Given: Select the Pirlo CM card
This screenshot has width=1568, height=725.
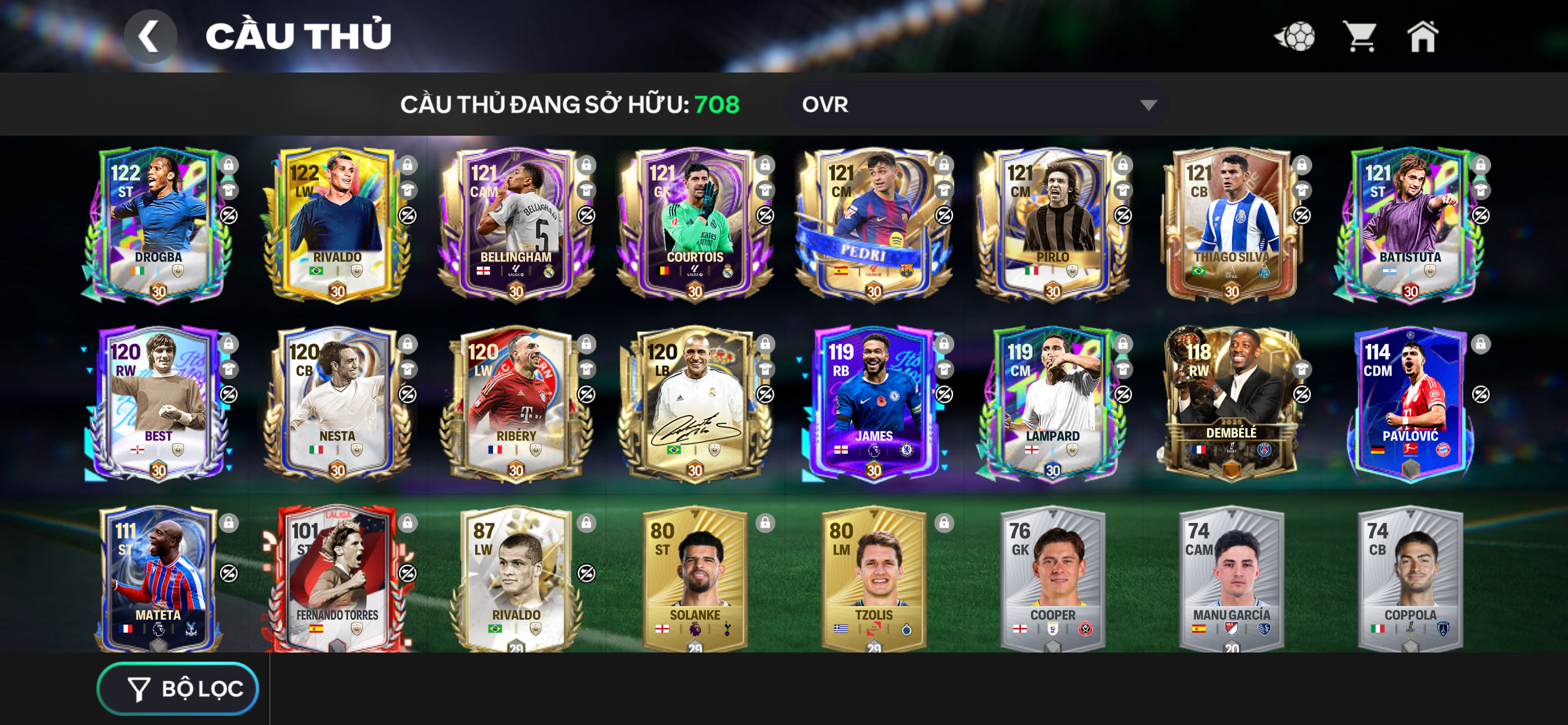Looking at the screenshot, I should (1052, 224).
